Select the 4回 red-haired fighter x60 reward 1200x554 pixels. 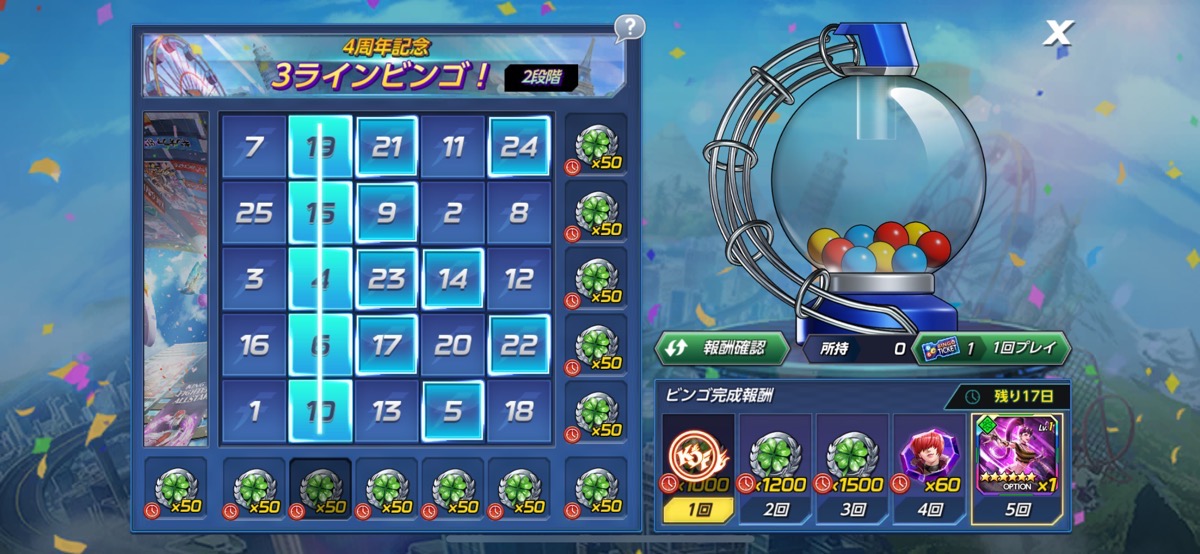(x=930, y=468)
